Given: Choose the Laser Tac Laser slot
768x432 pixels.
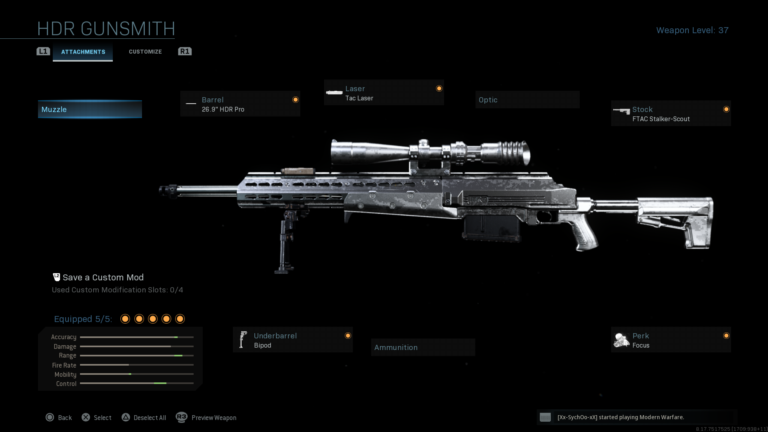Looking at the screenshot, I should (x=384, y=93).
